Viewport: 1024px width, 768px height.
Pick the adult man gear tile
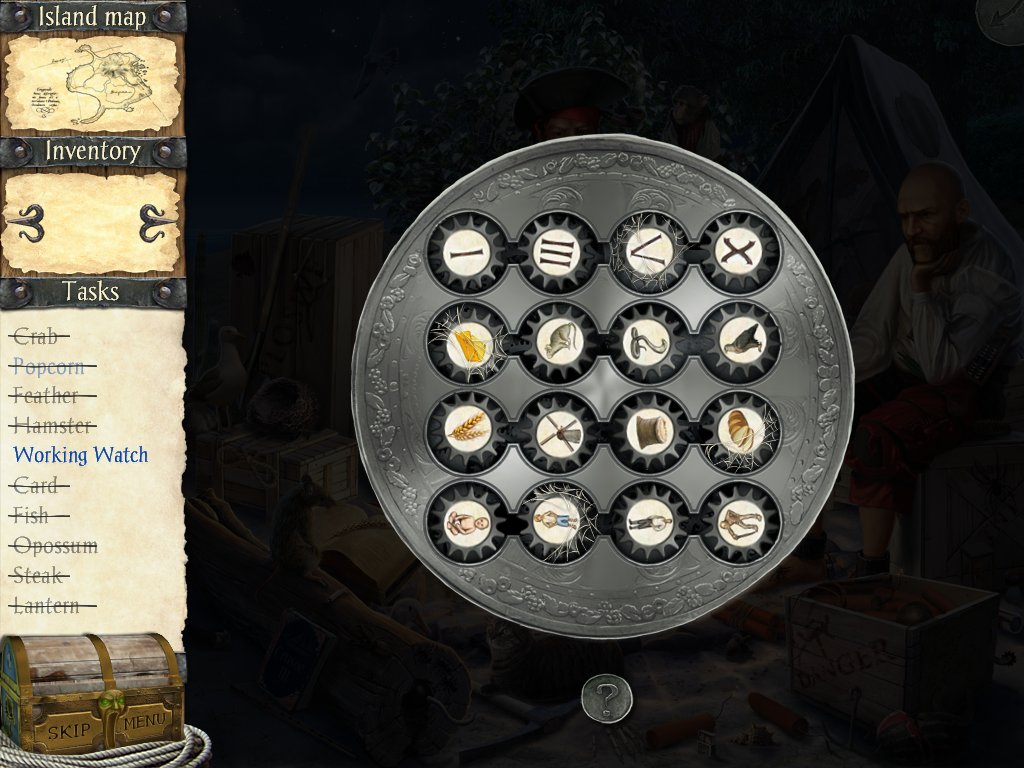(649, 521)
